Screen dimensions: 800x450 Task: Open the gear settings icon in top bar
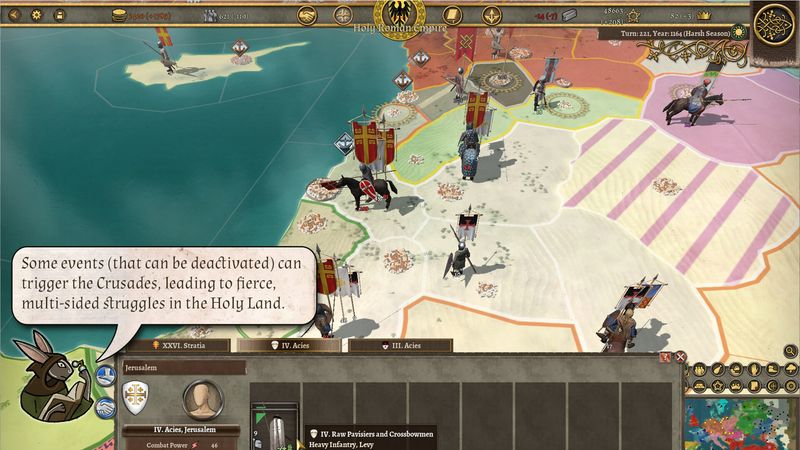[x=37, y=17]
